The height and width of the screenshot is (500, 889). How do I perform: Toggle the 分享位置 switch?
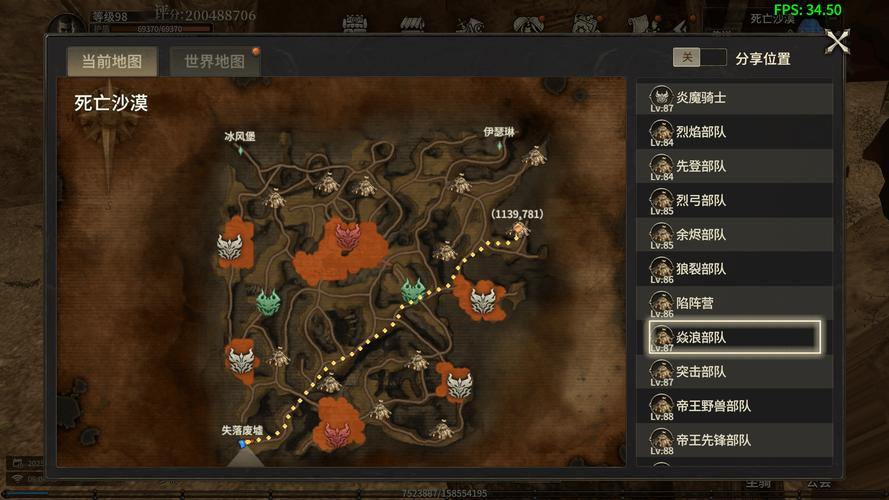pos(699,58)
